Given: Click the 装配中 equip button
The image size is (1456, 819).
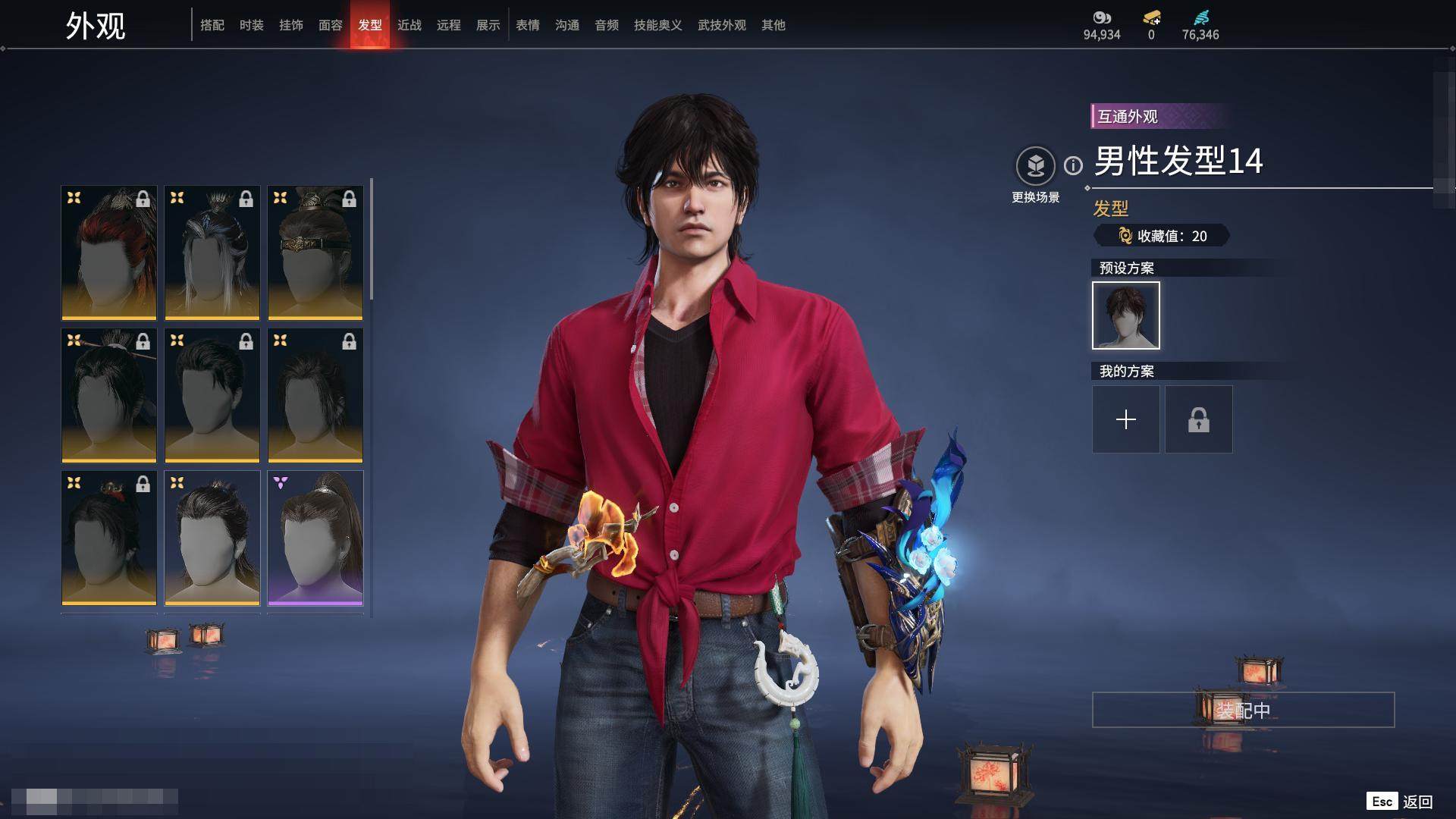Looking at the screenshot, I should tap(1243, 710).
